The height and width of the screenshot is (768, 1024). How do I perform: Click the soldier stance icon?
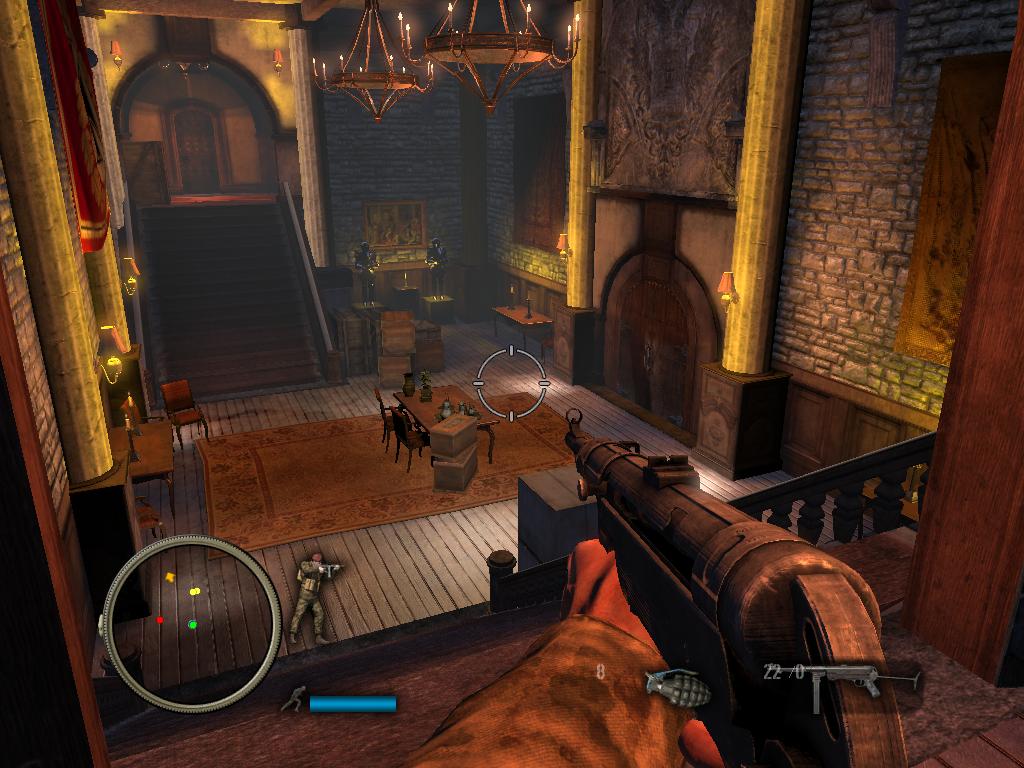292,701
